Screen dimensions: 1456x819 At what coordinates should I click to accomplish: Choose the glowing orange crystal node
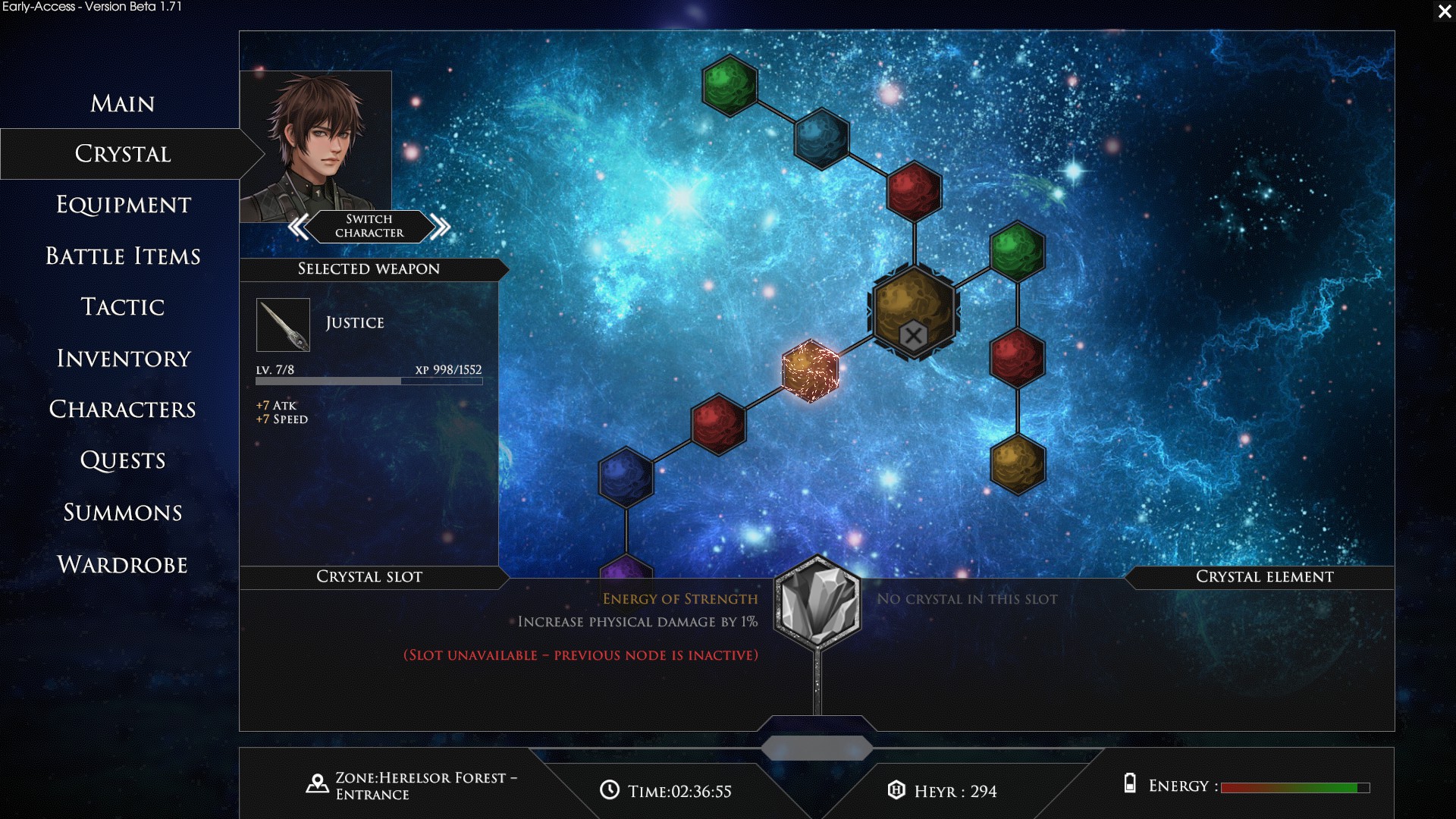pyautogui.click(x=810, y=371)
